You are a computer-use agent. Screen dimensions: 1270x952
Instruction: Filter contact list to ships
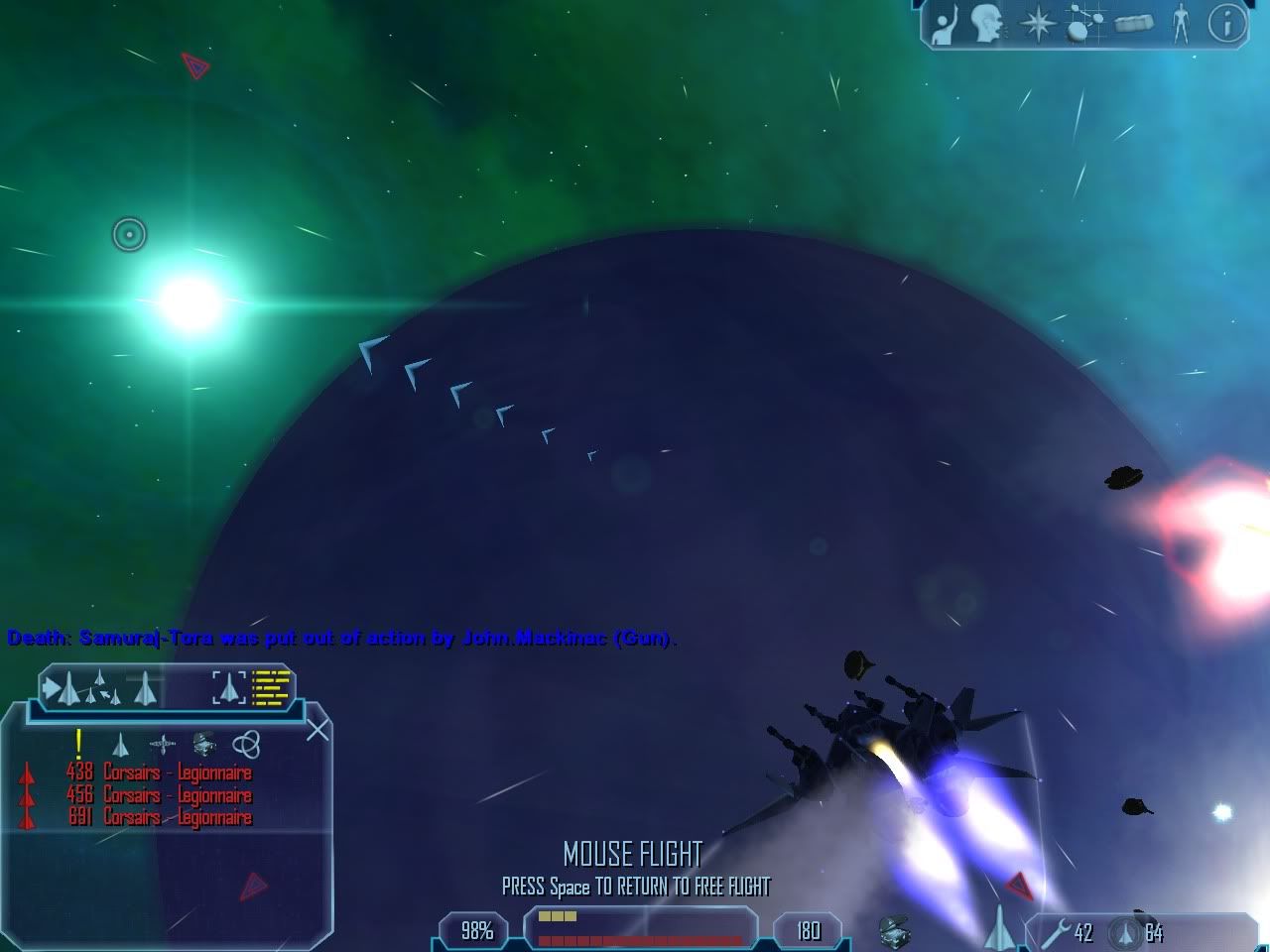120,744
